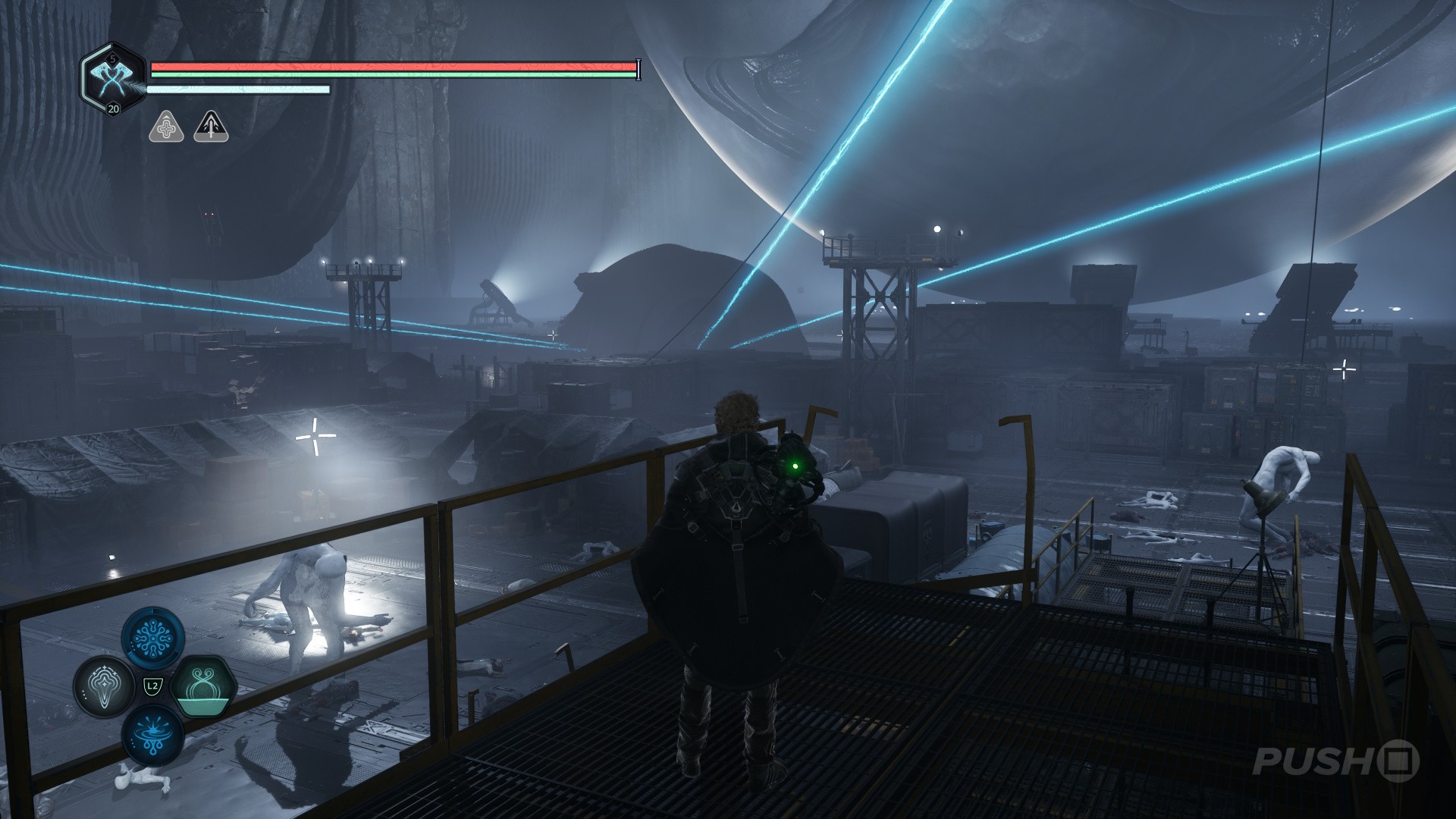This screenshot has width=1456, height=819.
Task: Click the healing cross buff triangle
Action: (166, 127)
